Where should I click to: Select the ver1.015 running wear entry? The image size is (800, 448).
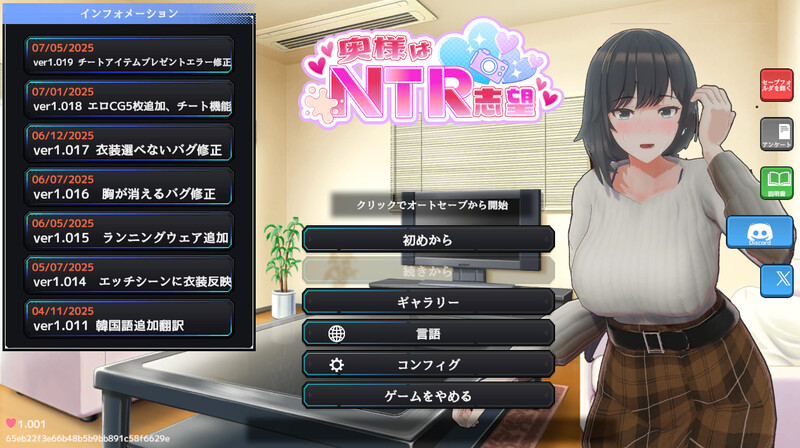pyautogui.click(x=131, y=231)
